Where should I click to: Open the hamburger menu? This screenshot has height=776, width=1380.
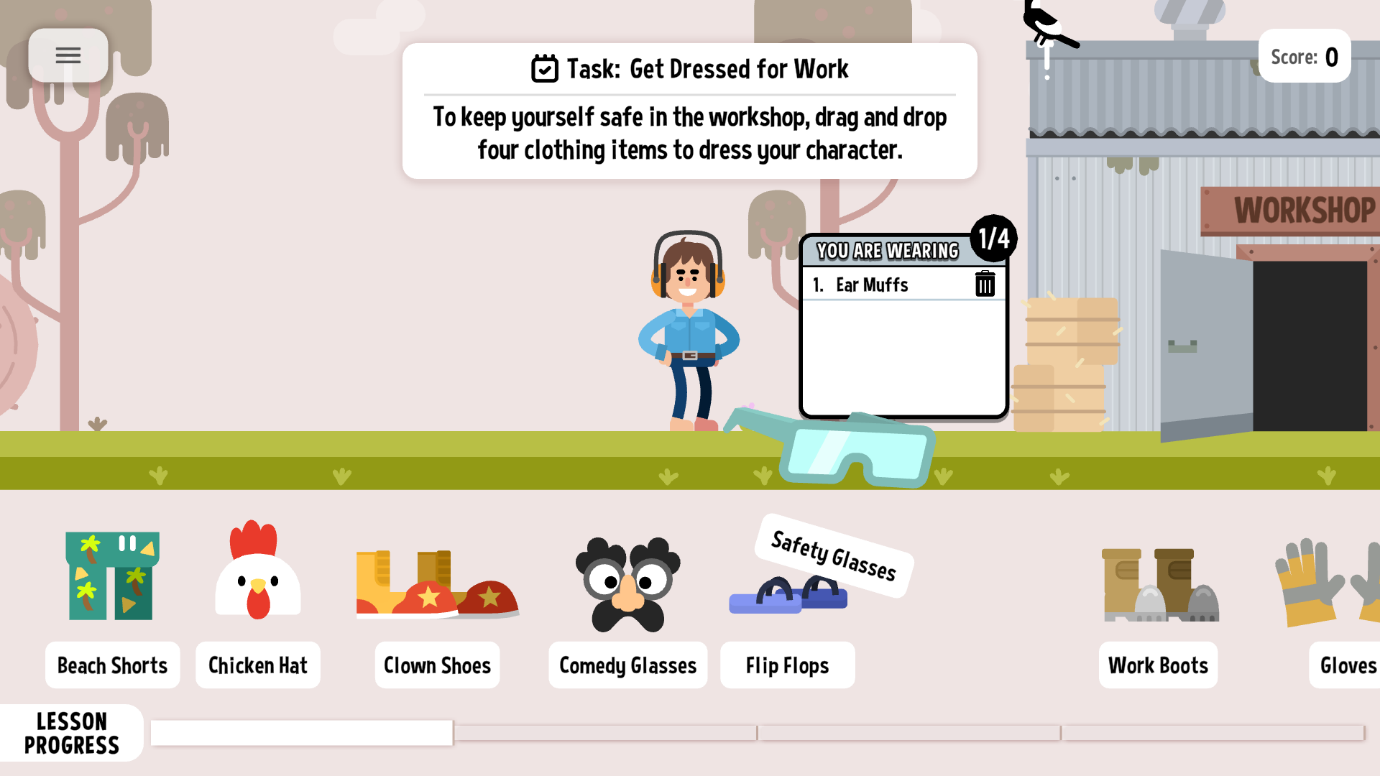(68, 55)
